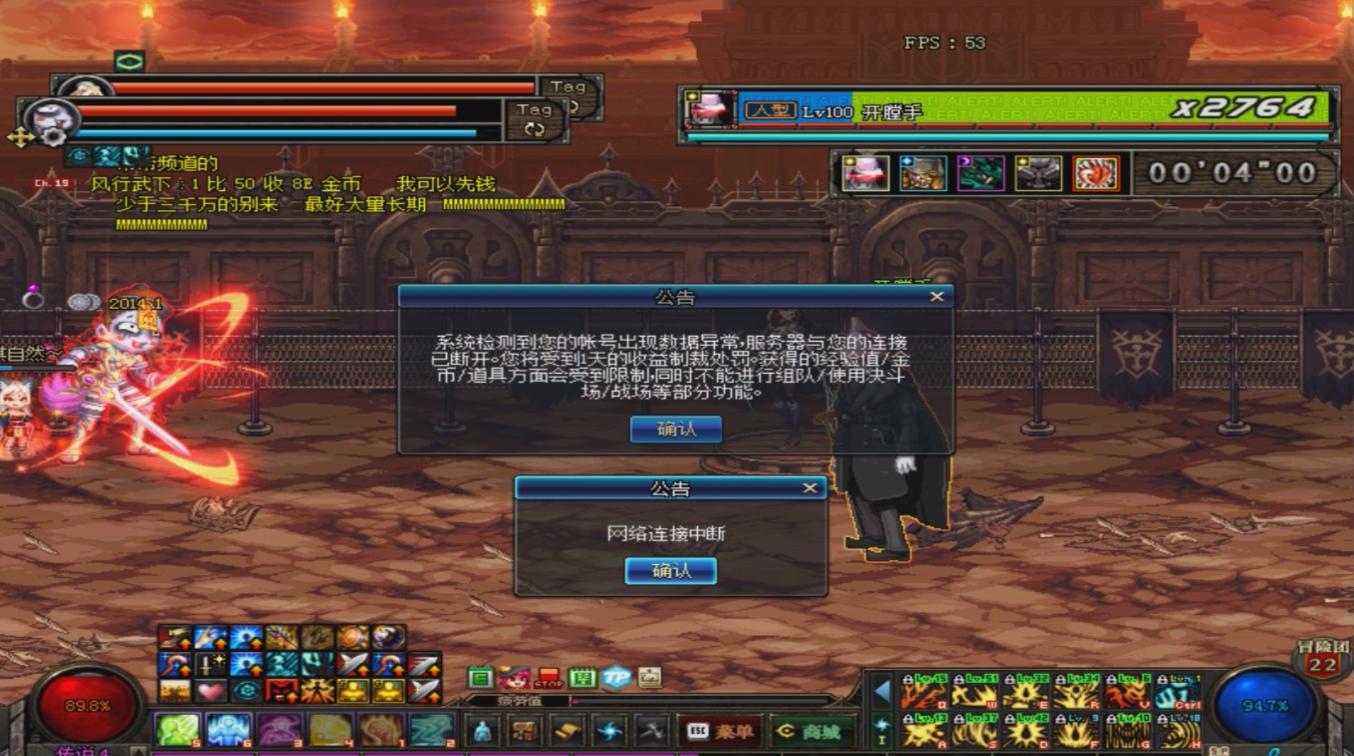
Task: Select the pink heart buff icon
Action: click(211, 691)
